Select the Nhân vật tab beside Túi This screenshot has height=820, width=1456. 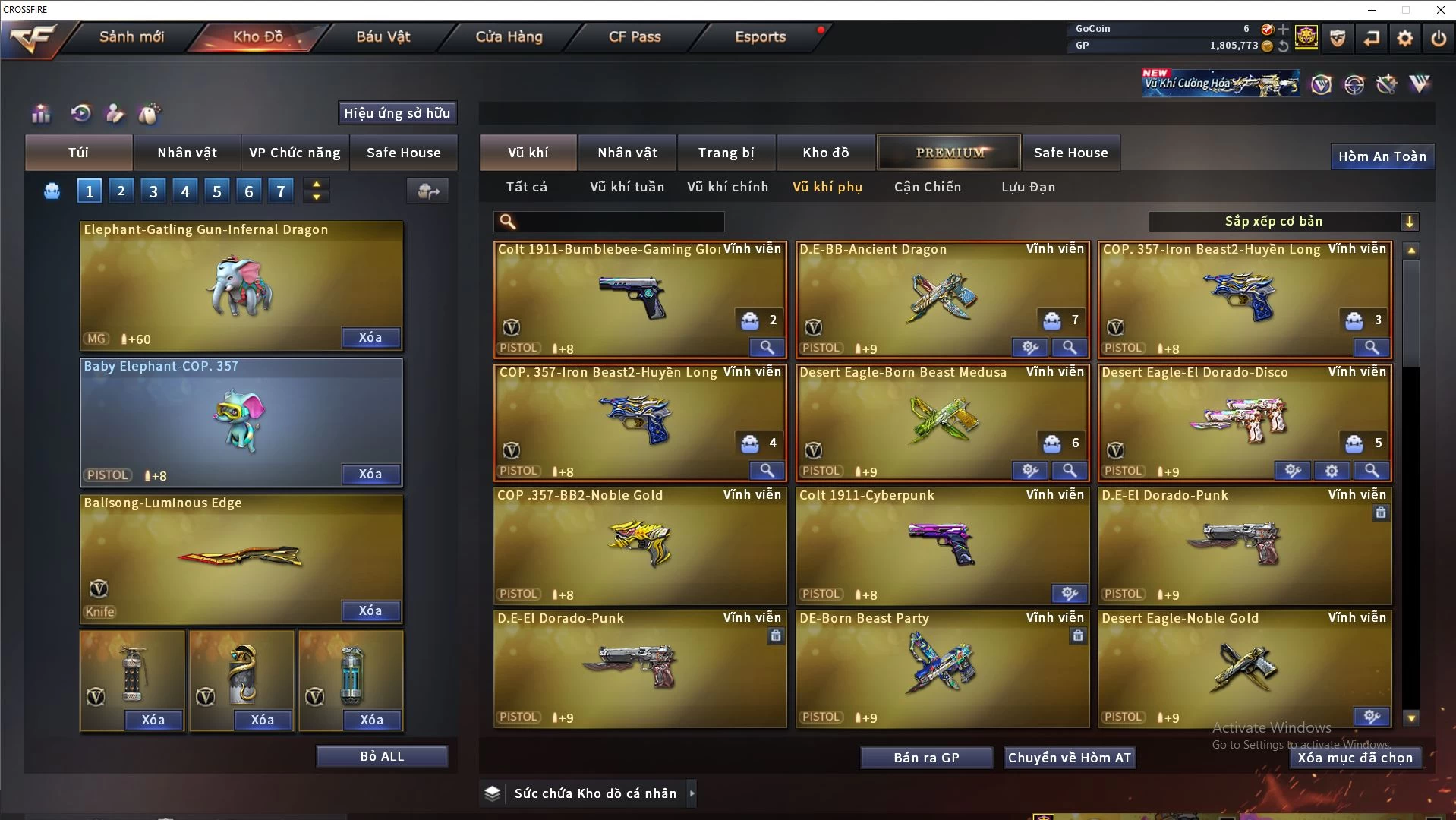(187, 153)
